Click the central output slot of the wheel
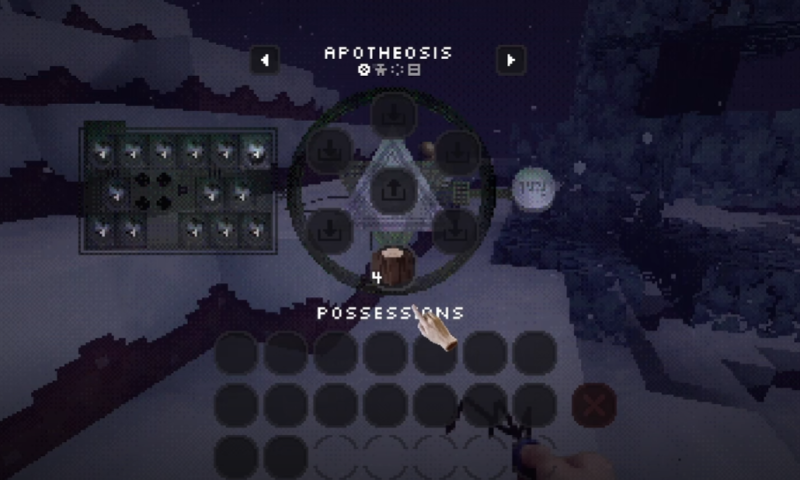The width and height of the screenshot is (800, 480). tap(393, 187)
